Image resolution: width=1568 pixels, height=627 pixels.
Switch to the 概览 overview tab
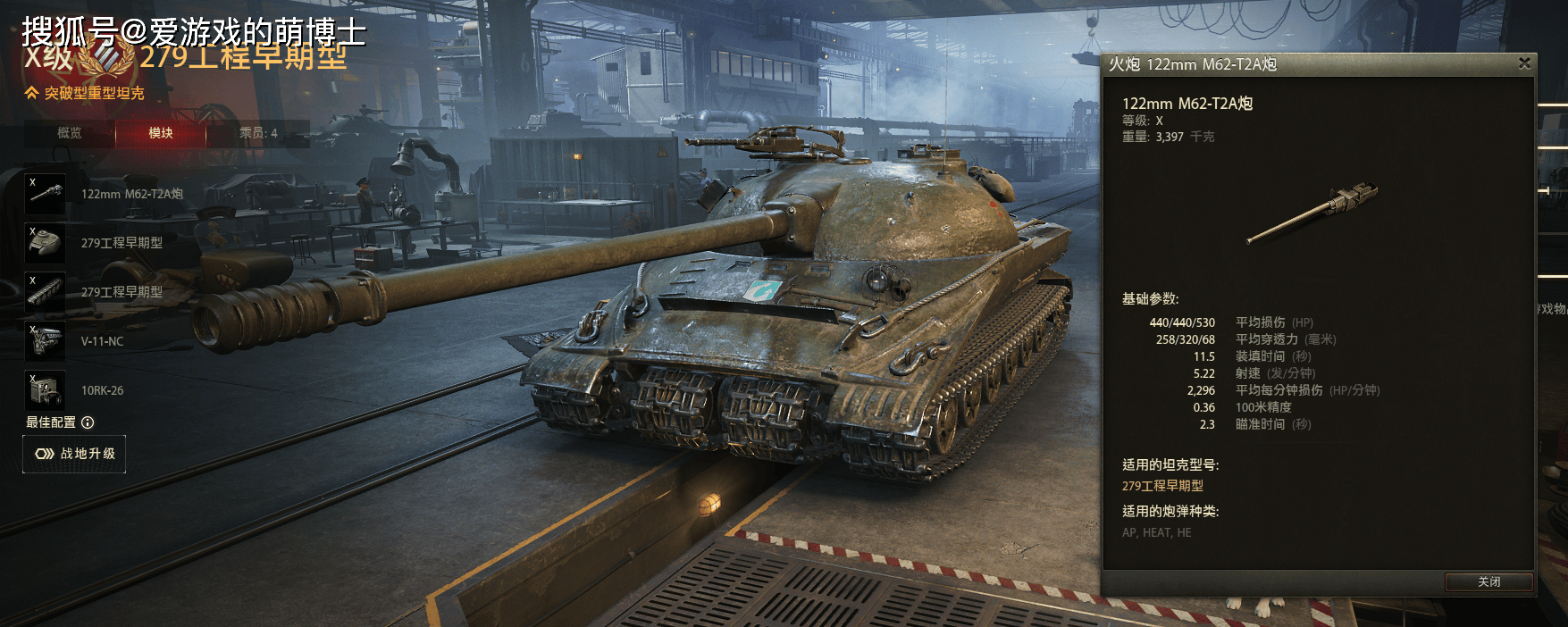(x=70, y=133)
